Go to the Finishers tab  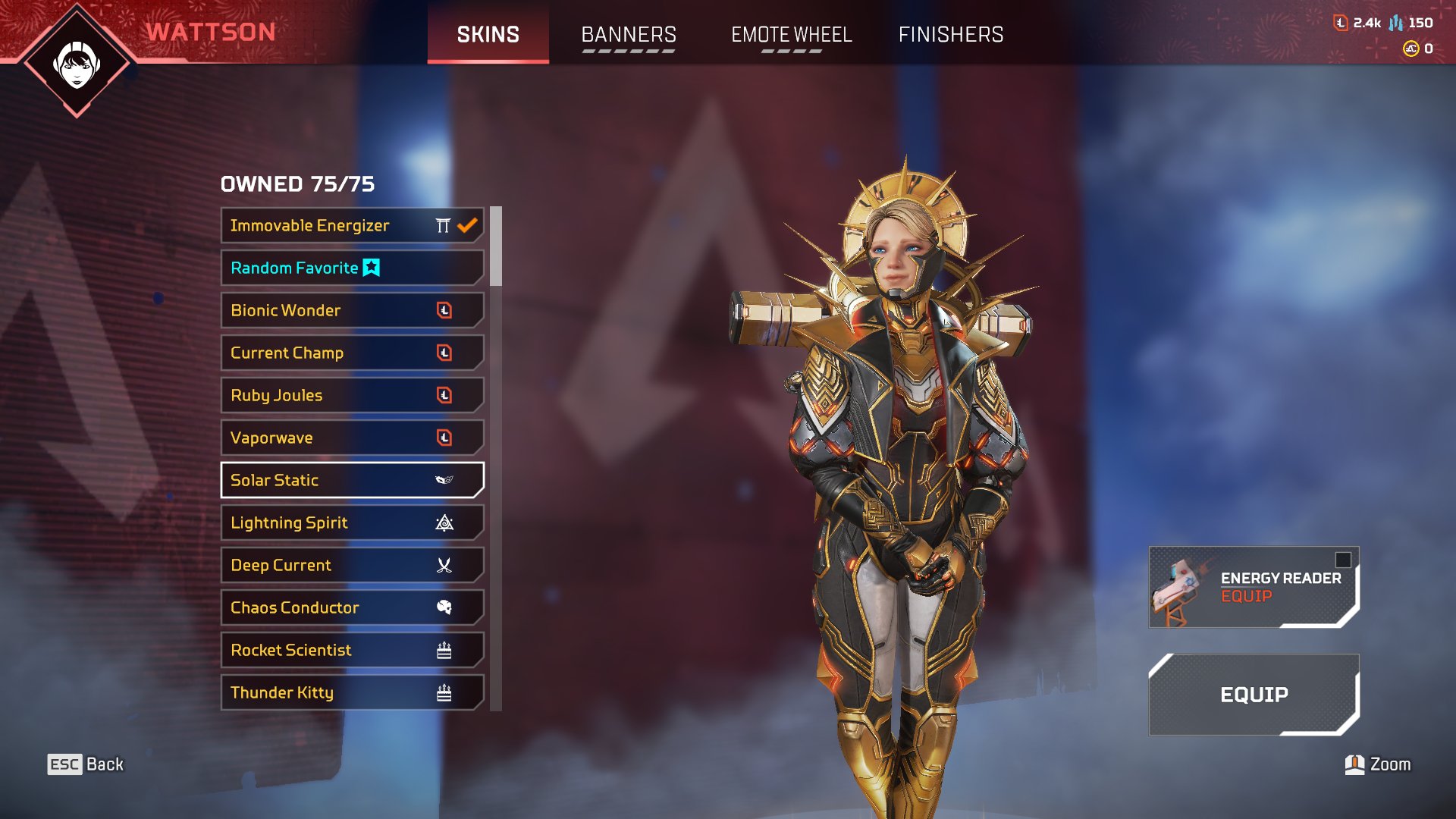[x=950, y=35]
